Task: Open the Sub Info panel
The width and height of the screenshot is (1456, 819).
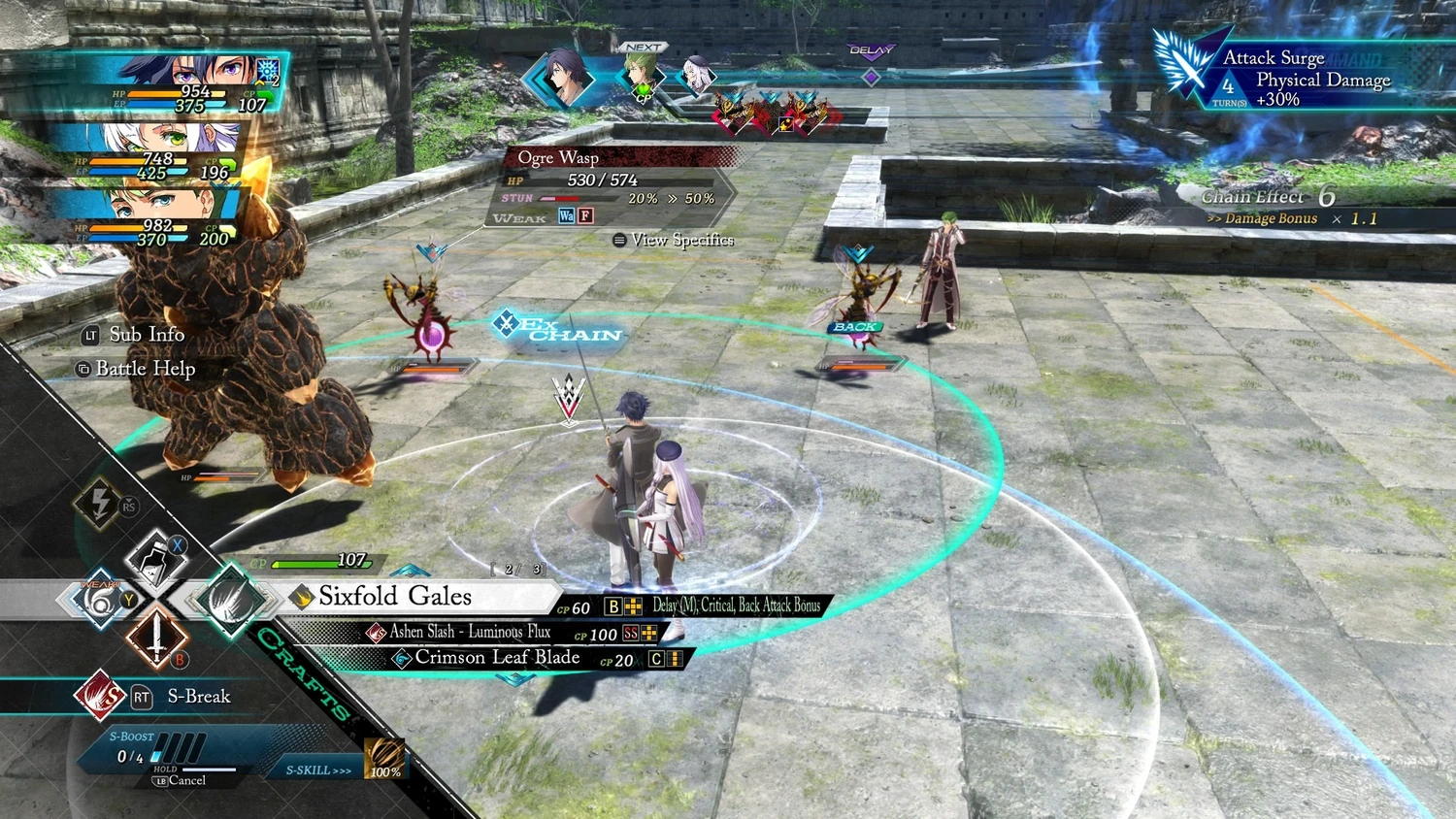Action: [146, 335]
